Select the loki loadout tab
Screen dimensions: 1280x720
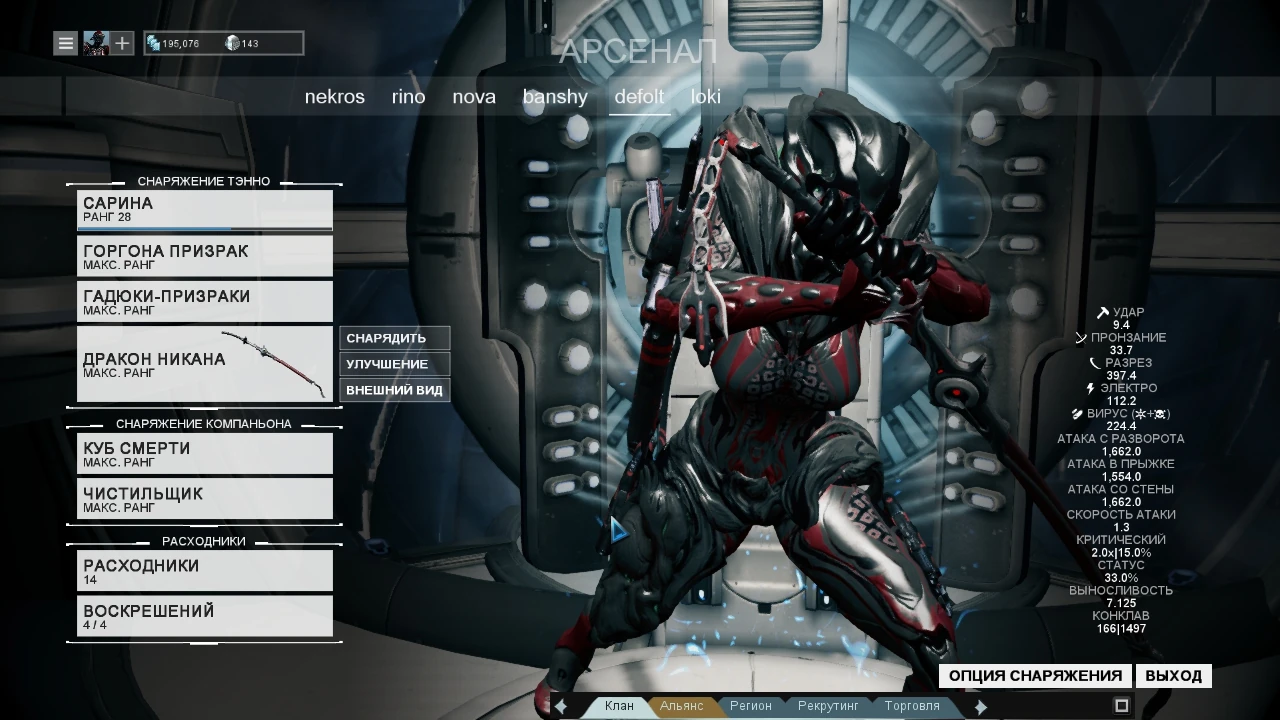[706, 97]
